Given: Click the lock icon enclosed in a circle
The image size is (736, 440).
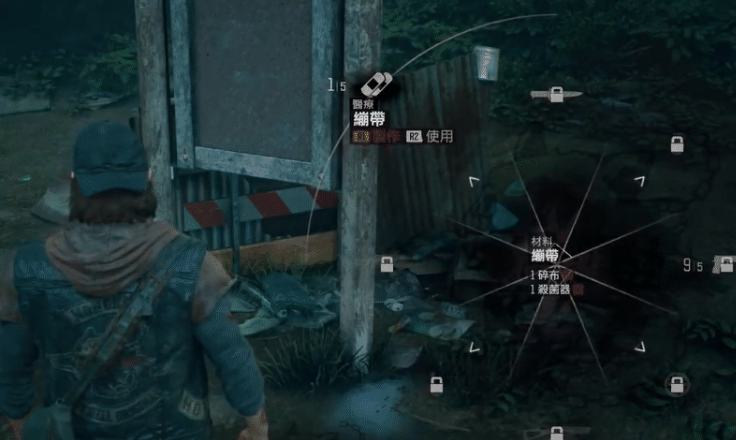Looking at the screenshot, I should 677,383.
